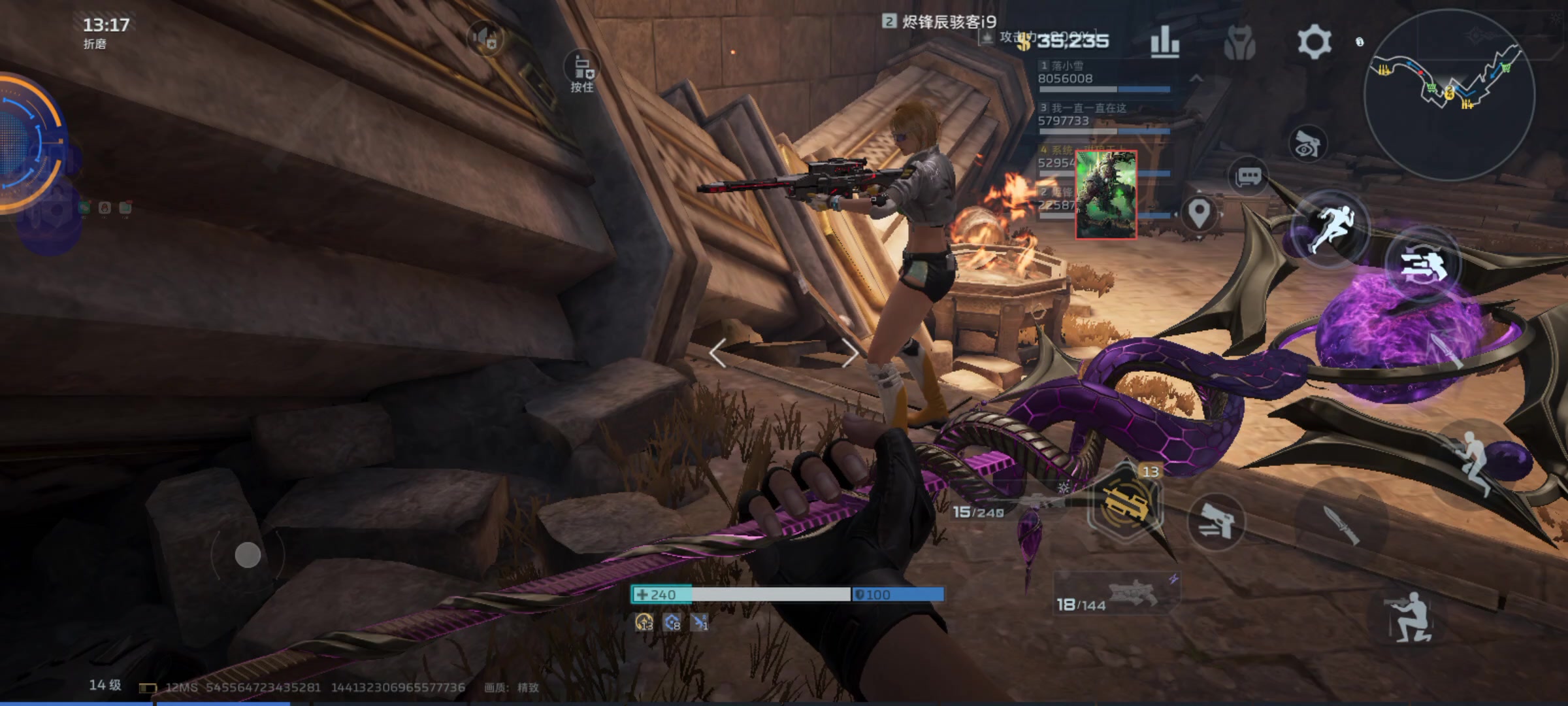Image resolution: width=1568 pixels, height=706 pixels.
Task: Select the green monster card thumbnail
Action: pyautogui.click(x=1106, y=195)
